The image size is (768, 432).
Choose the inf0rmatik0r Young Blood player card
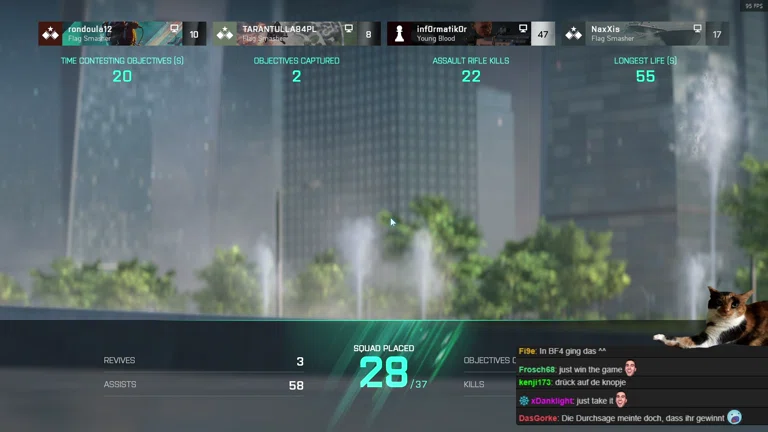click(470, 34)
